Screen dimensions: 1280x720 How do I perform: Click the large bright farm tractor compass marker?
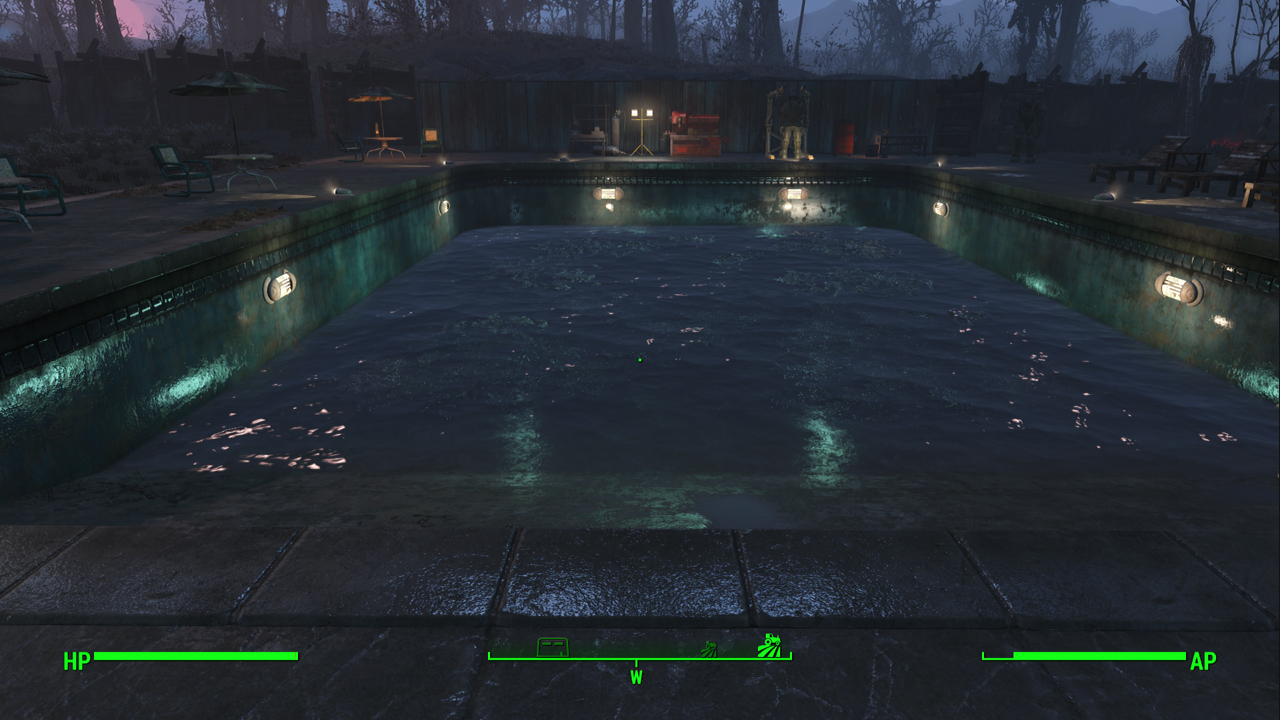tap(769, 645)
